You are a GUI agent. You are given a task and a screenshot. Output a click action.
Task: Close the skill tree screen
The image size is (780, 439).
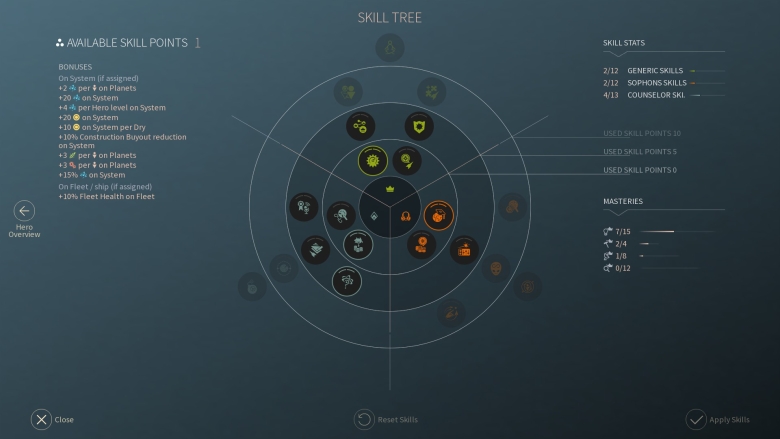[41, 419]
